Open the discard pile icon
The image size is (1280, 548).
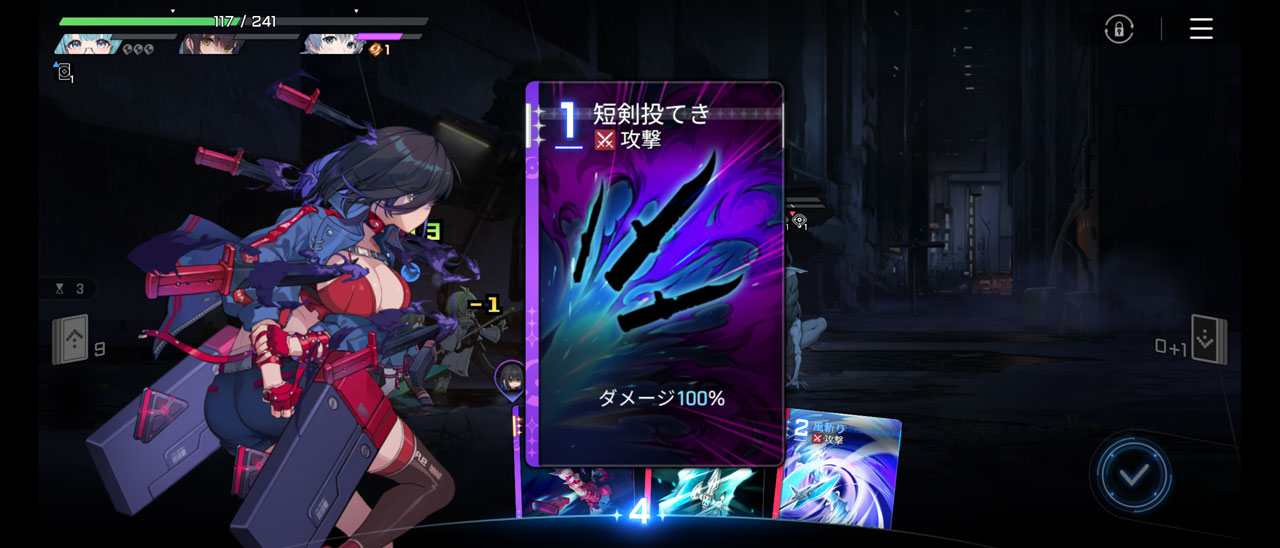coord(1208,340)
